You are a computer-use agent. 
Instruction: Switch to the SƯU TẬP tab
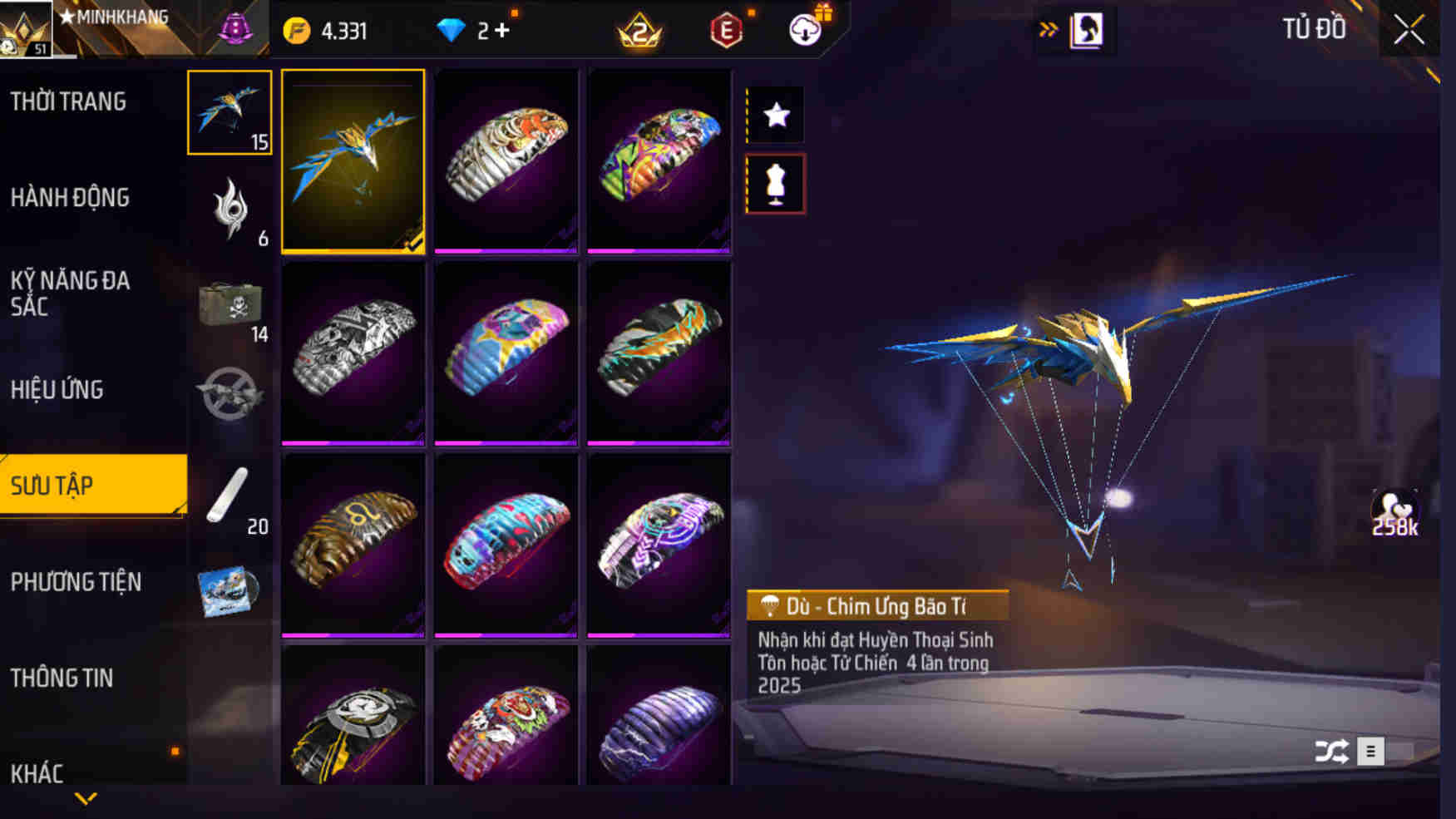pyautogui.click(x=91, y=485)
